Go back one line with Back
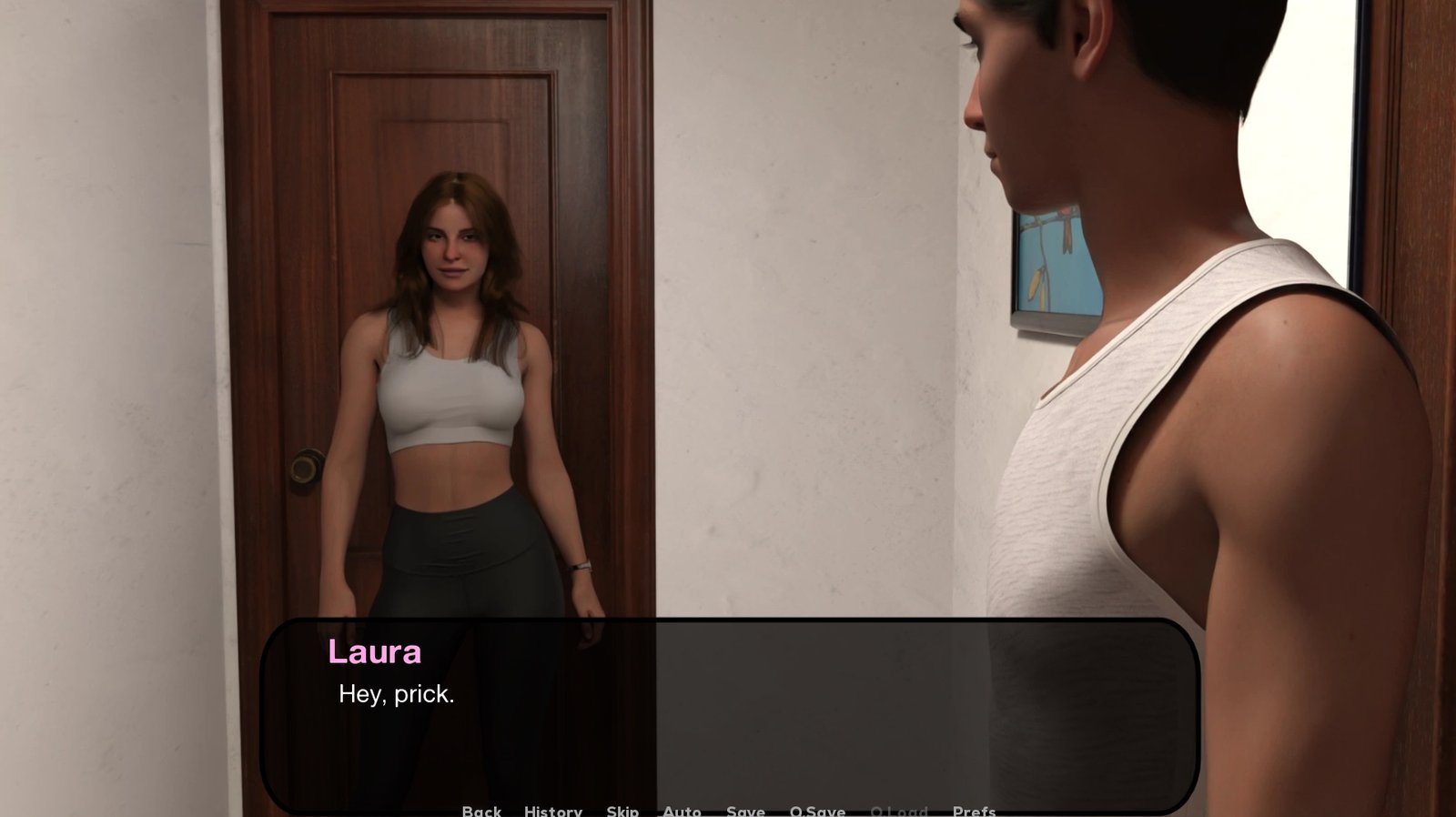Image resolution: width=1456 pixels, height=817 pixels. tap(481, 811)
